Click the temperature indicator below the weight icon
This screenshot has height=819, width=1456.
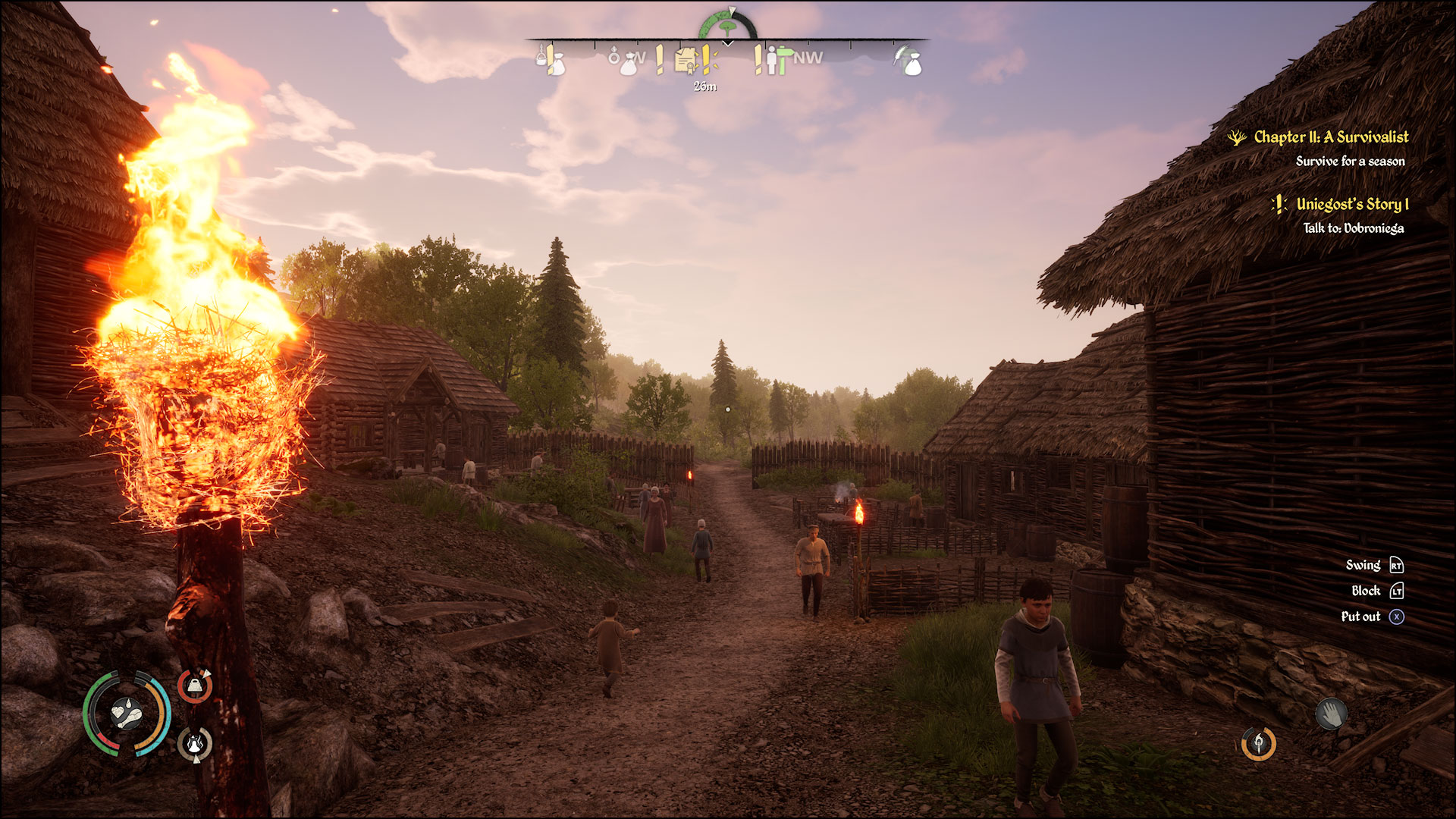[194, 745]
